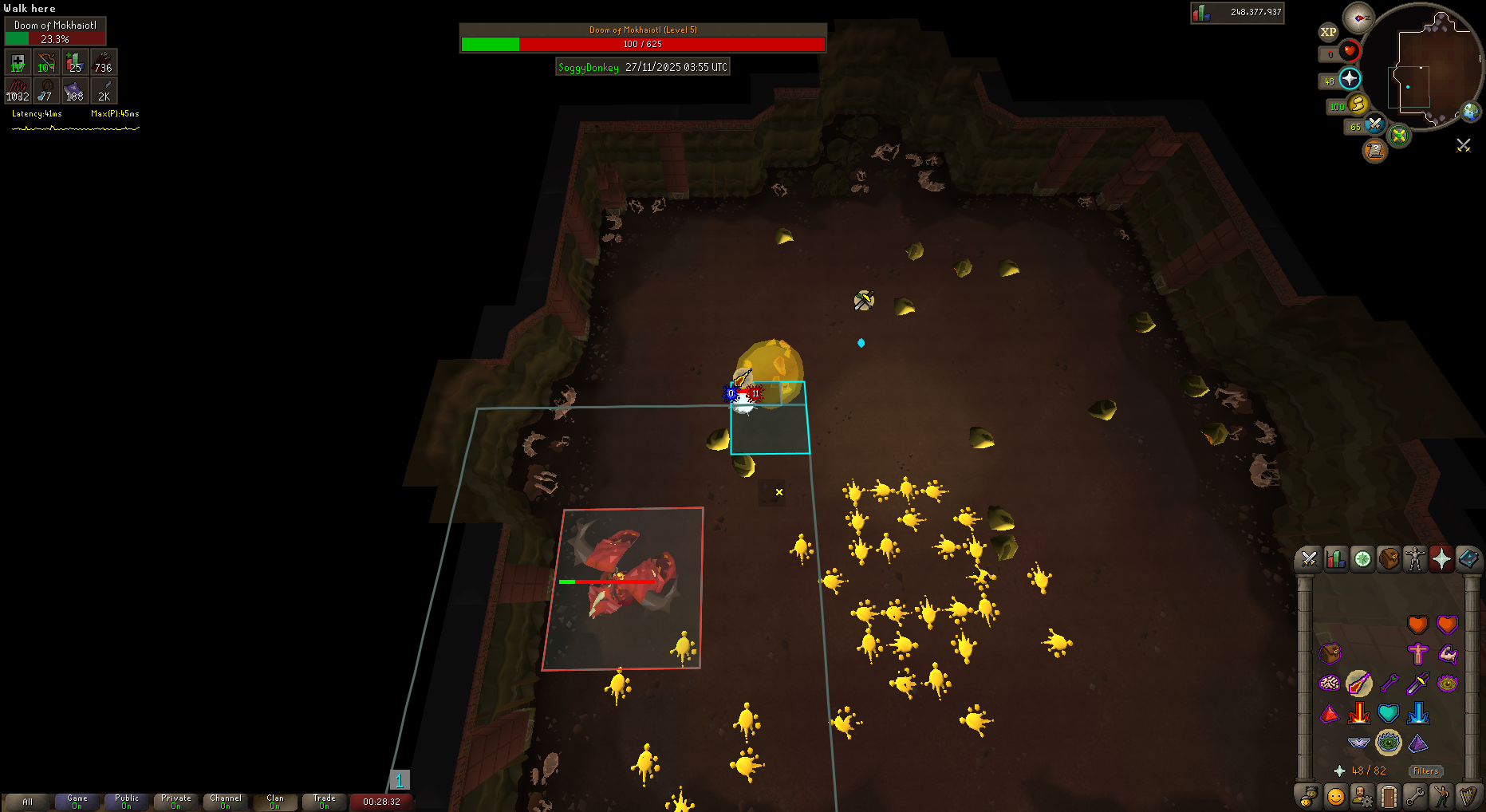
Task: Toggle the blue heart Preserve prayer
Action: [x=1389, y=713]
